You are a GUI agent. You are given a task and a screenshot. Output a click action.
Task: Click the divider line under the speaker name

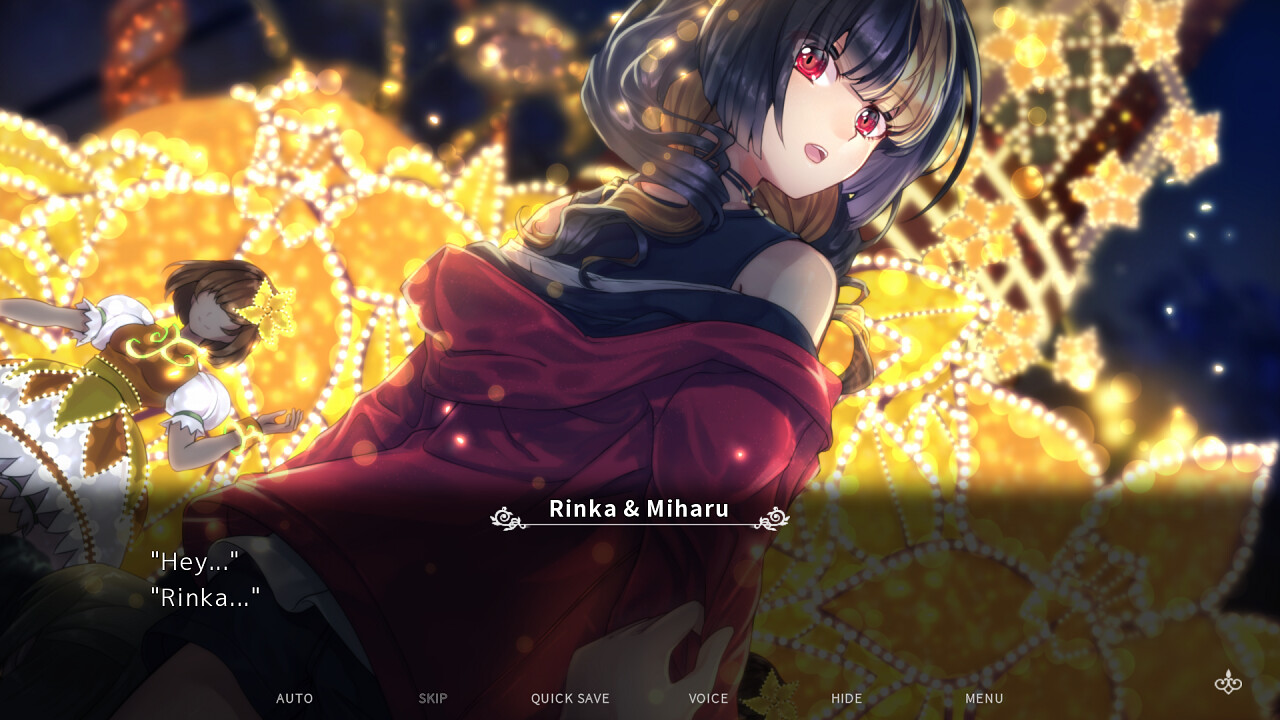638,527
